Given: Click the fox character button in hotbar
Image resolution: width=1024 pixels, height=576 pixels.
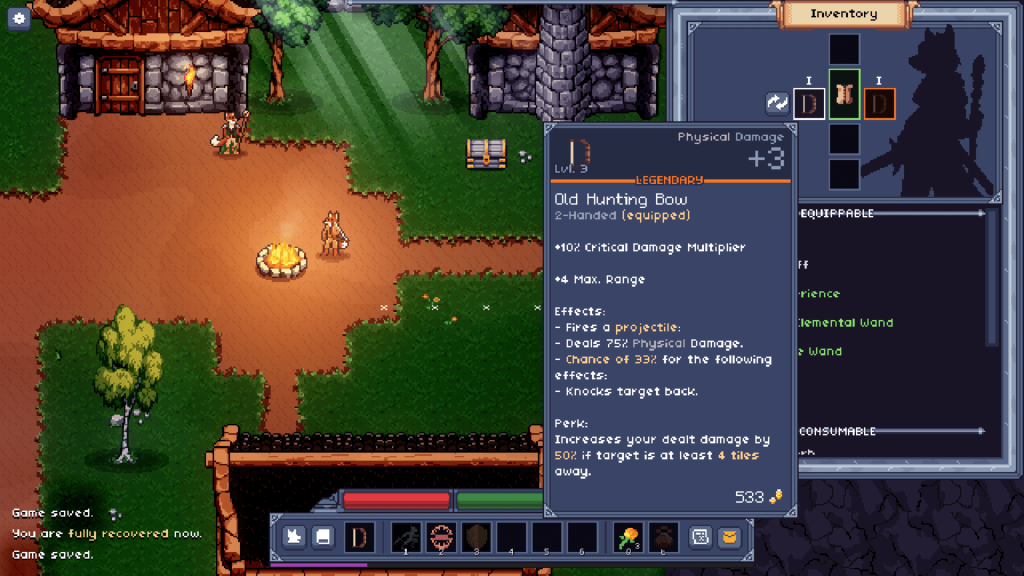Looking at the screenshot, I should 293,537.
